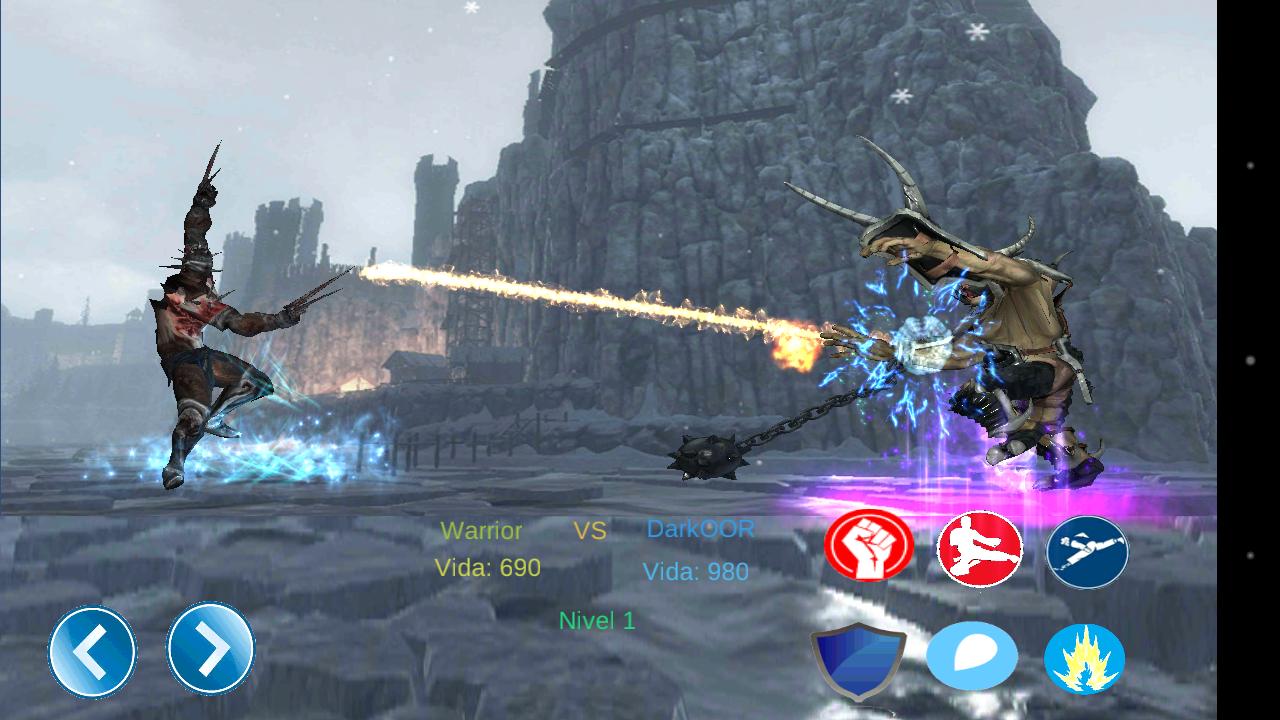Tap the right arrow movement button

pyautogui.click(x=210, y=649)
